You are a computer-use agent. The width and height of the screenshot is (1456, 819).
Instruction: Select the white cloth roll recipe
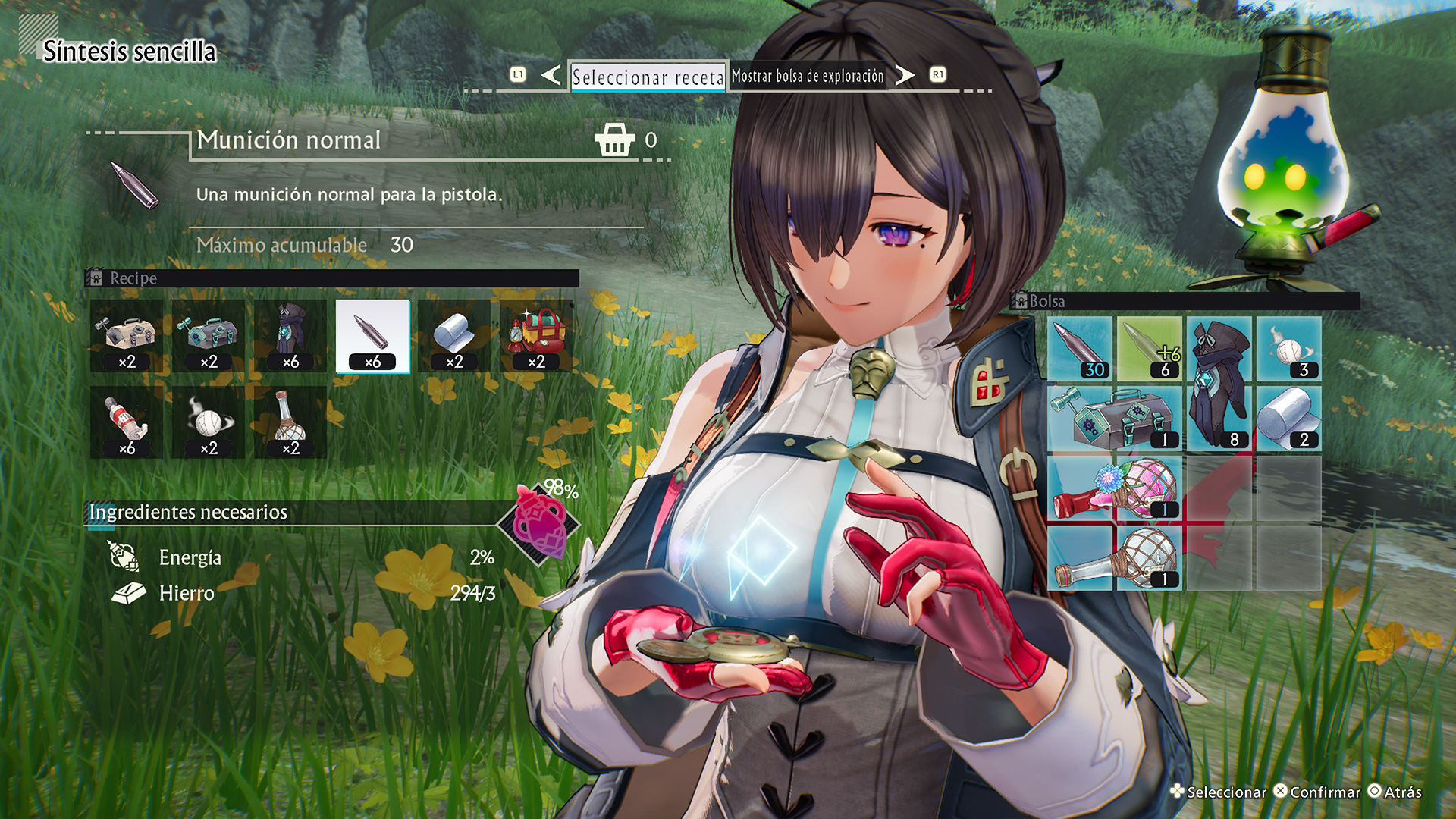click(x=454, y=336)
